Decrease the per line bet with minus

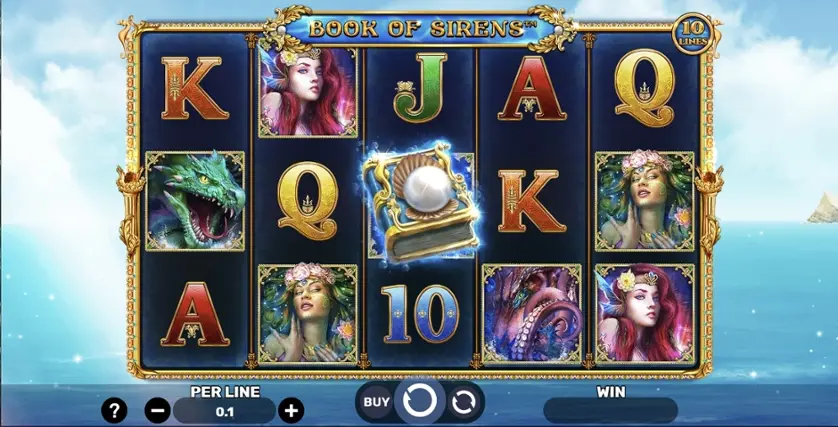[158, 409]
